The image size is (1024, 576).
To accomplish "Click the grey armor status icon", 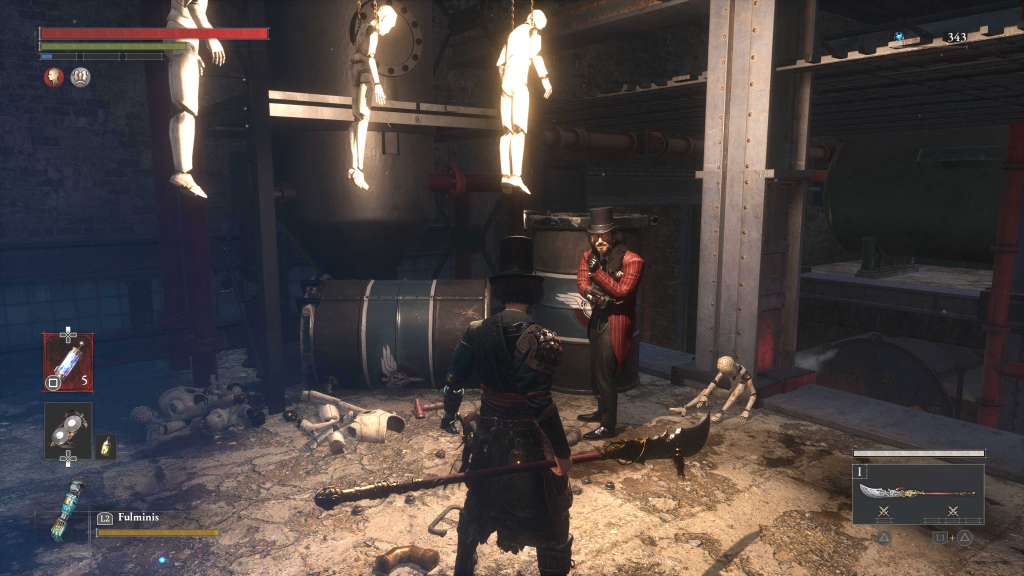I will point(80,77).
